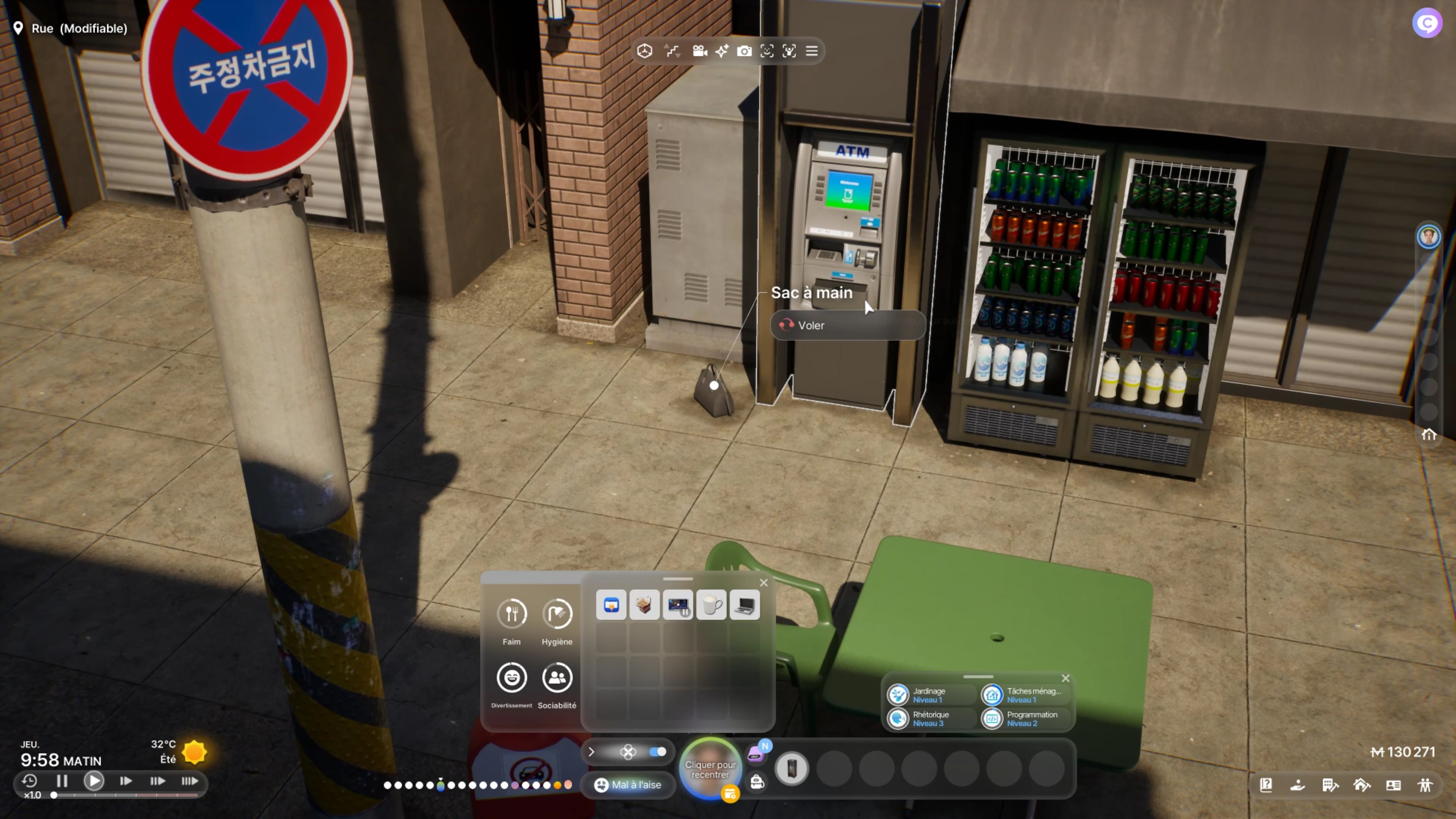
Task: Select the laptop inventory item
Action: coord(744,605)
